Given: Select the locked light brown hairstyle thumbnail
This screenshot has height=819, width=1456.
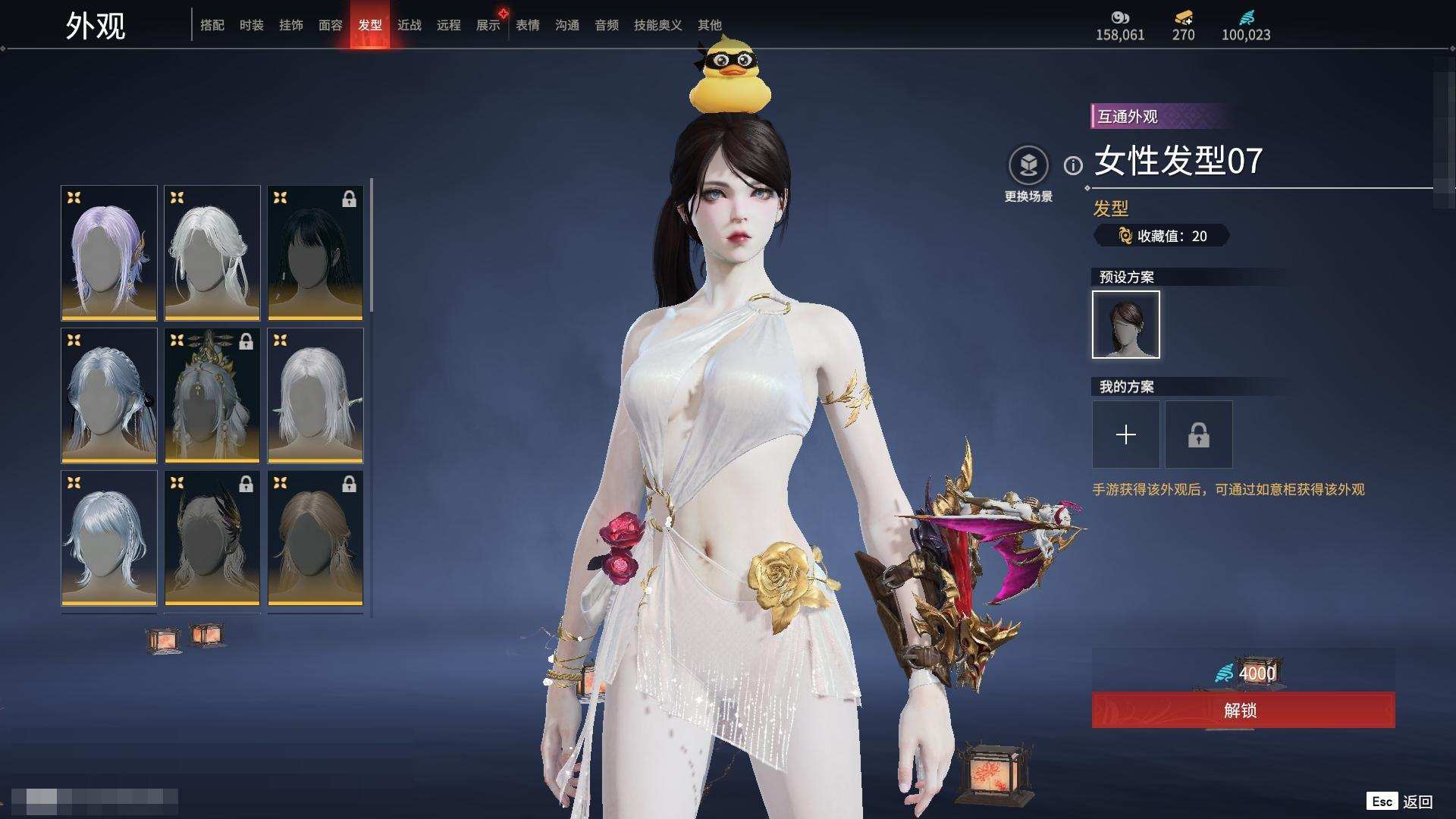Looking at the screenshot, I should [x=315, y=538].
